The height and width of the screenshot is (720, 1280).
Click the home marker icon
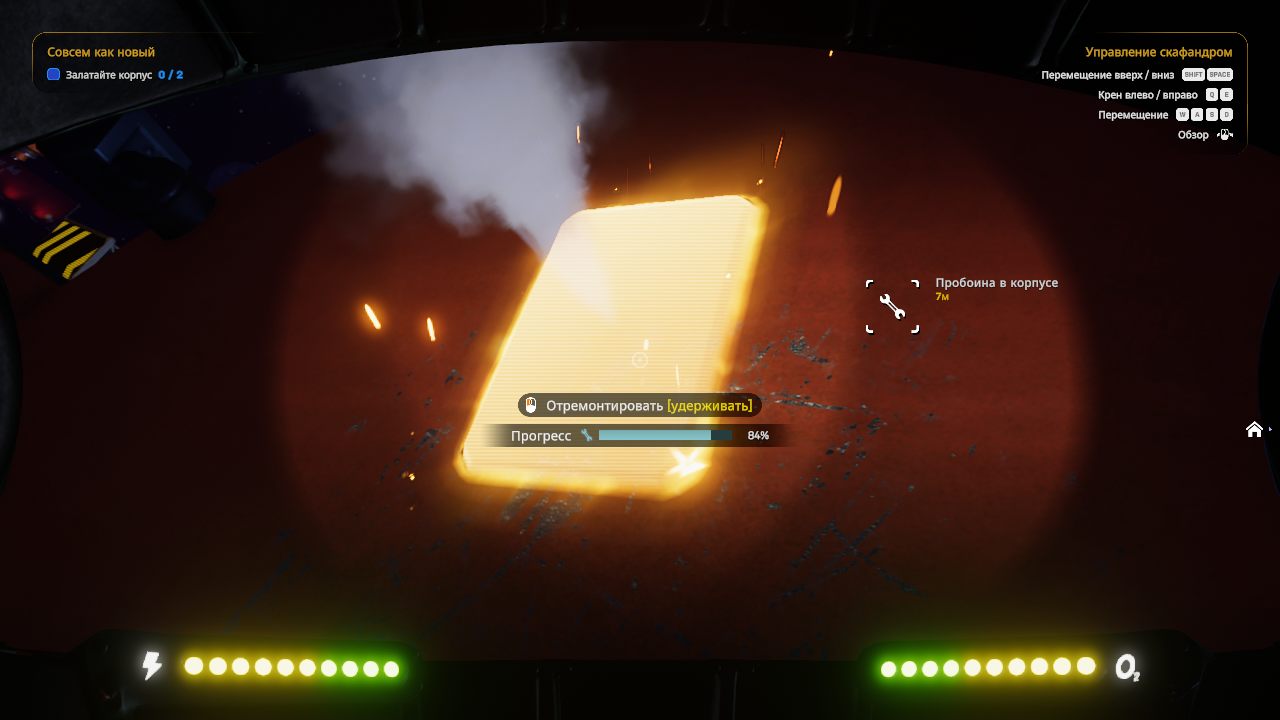point(1254,429)
